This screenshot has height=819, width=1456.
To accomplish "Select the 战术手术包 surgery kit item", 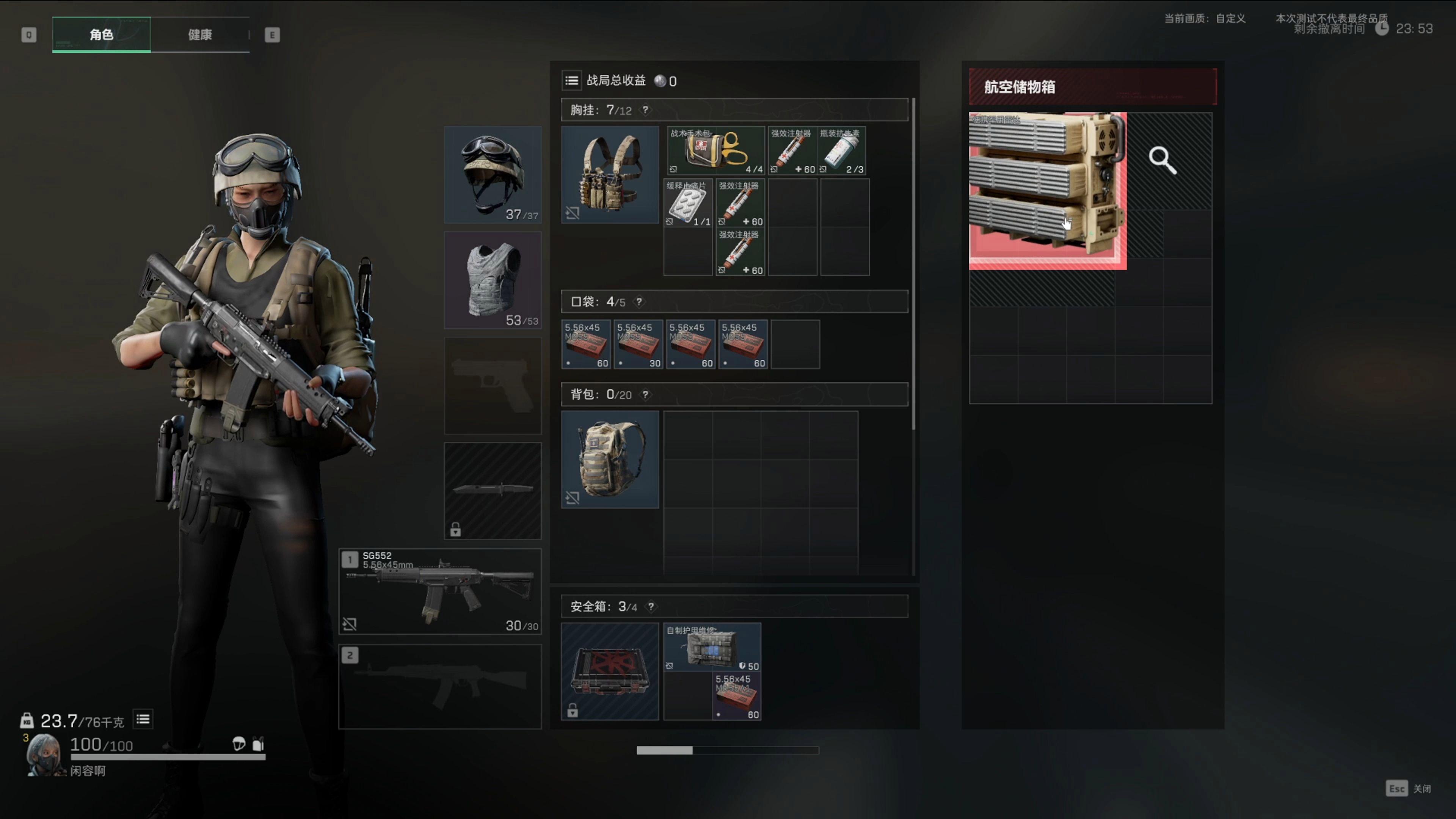I will coord(715,151).
